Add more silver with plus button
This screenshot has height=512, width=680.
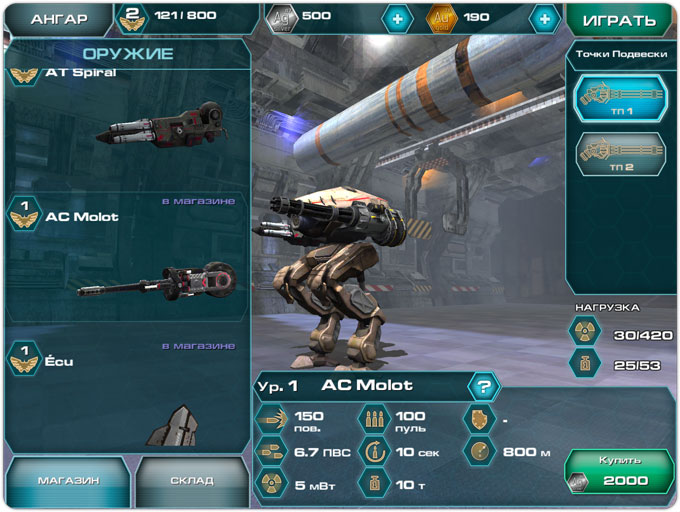point(397,19)
